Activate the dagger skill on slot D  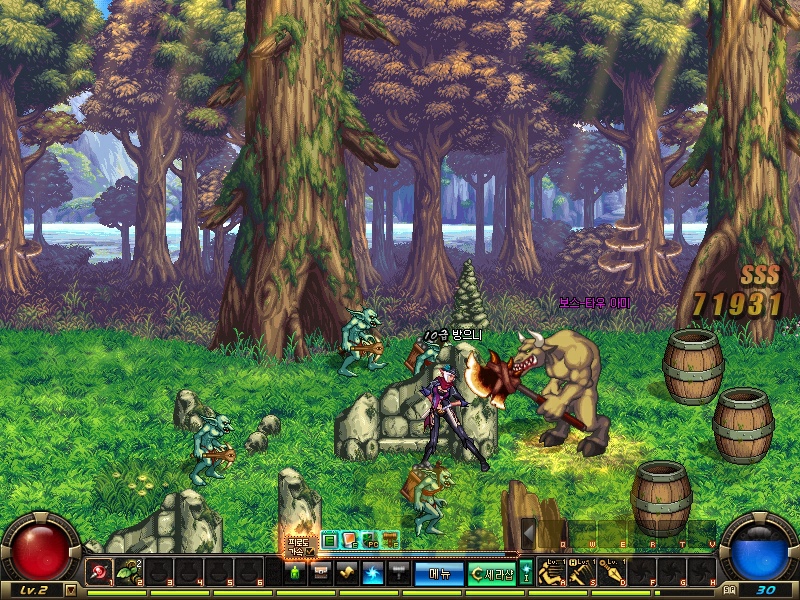coord(610,573)
